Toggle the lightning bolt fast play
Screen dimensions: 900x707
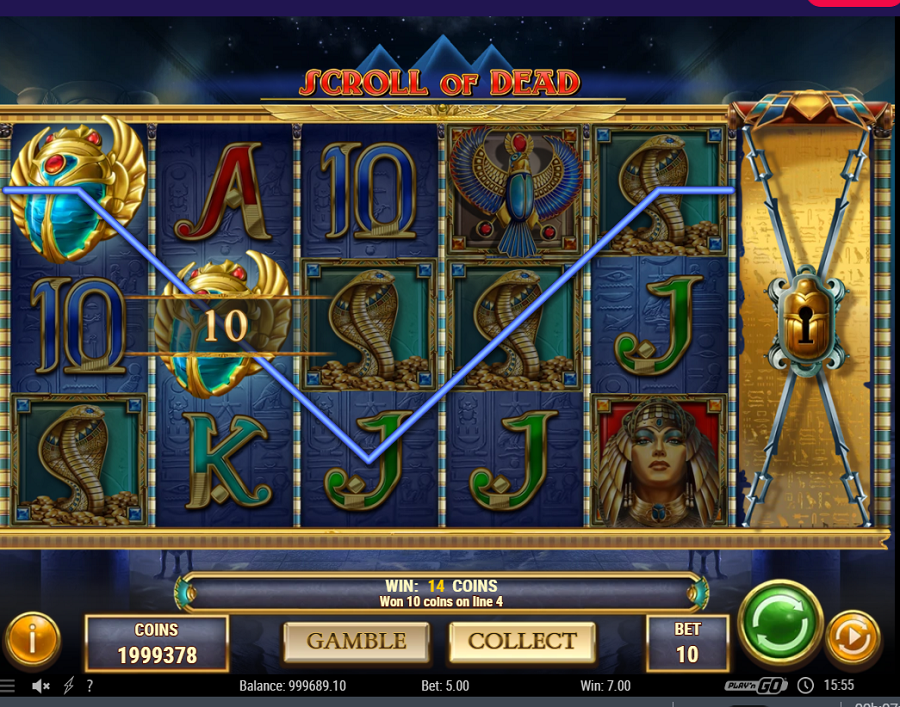point(68,686)
